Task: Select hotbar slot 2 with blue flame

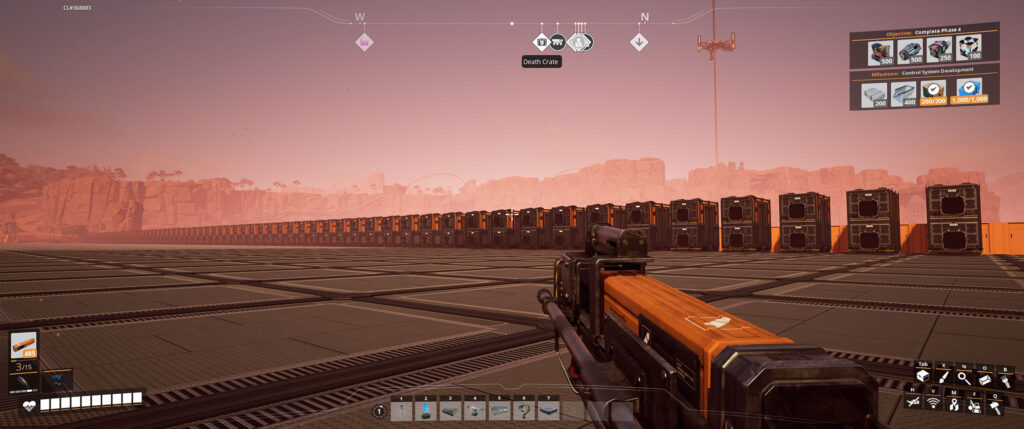Action: [425, 411]
